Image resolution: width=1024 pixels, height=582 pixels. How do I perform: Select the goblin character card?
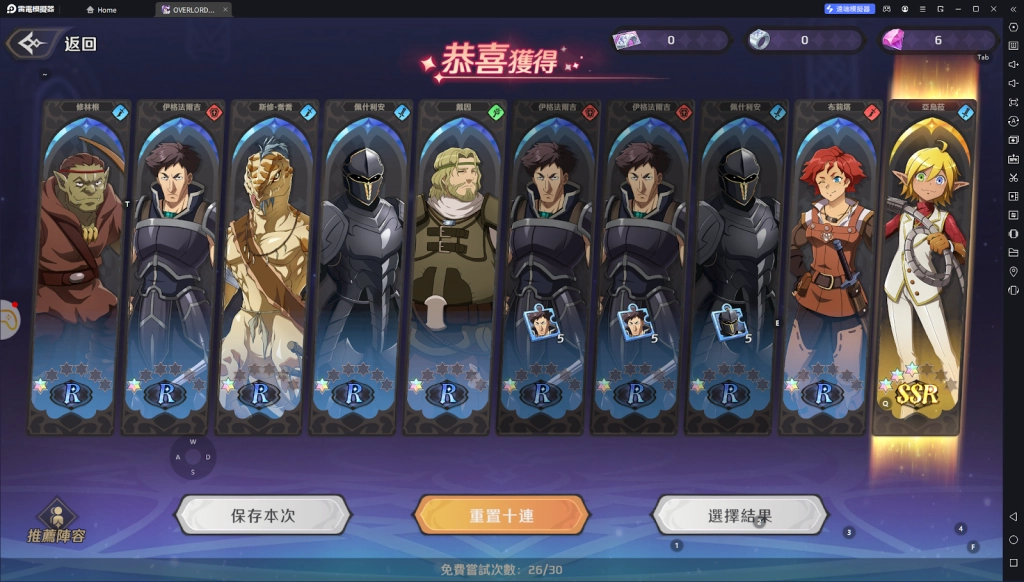click(78, 265)
